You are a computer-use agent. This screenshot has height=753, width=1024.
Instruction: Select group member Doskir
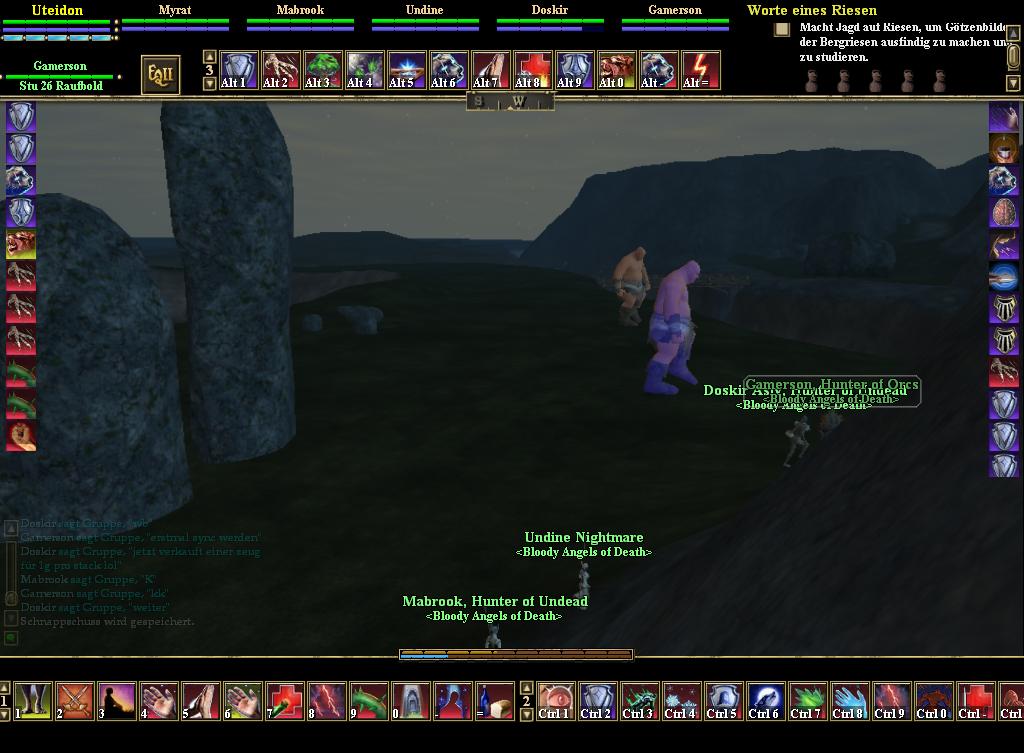550,11
